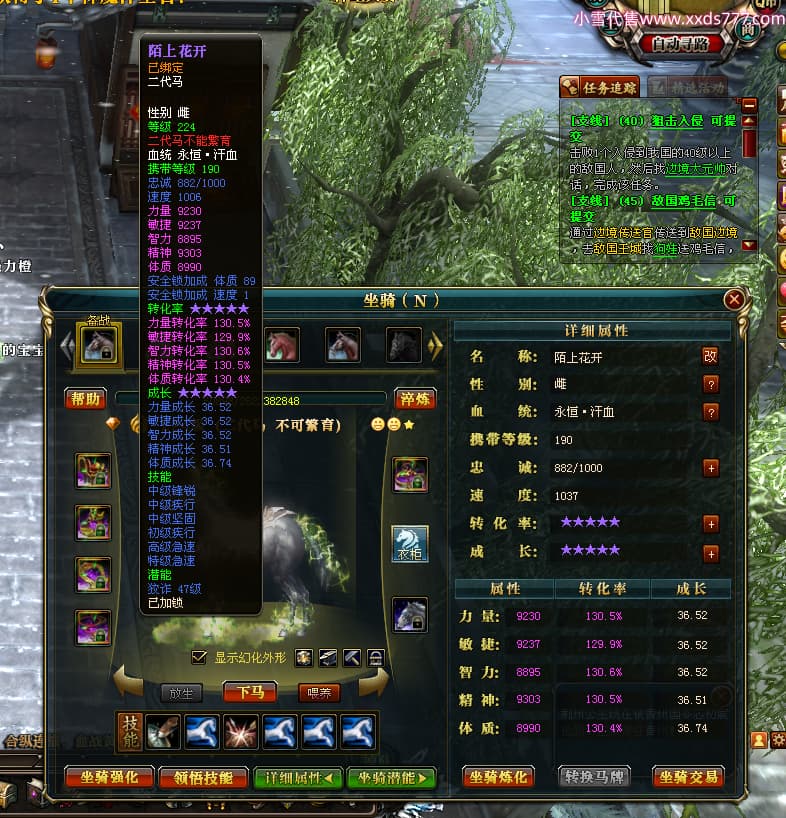Increase loyalty with the 忠诚 plus button
The image size is (786, 818).
[x=711, y=467]
